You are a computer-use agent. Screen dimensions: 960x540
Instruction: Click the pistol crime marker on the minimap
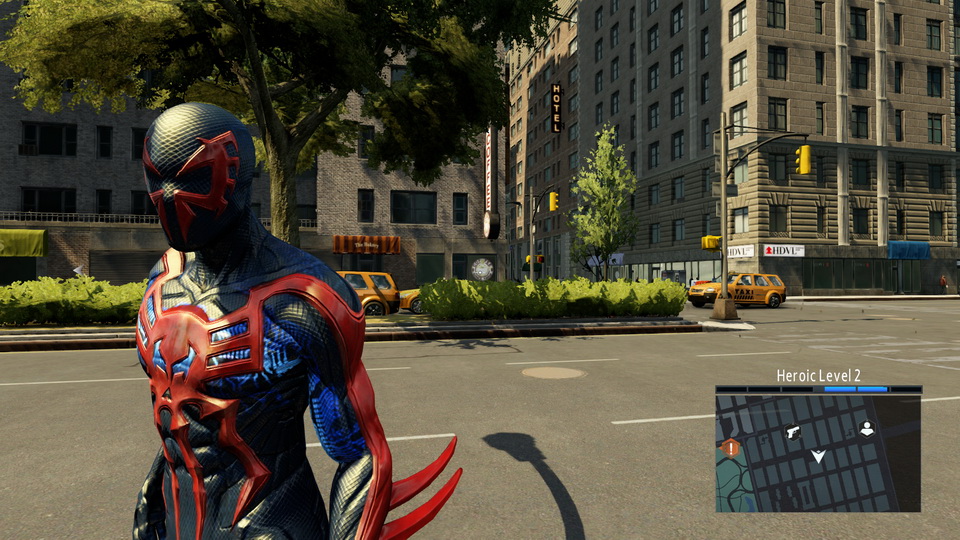point(793,432)
